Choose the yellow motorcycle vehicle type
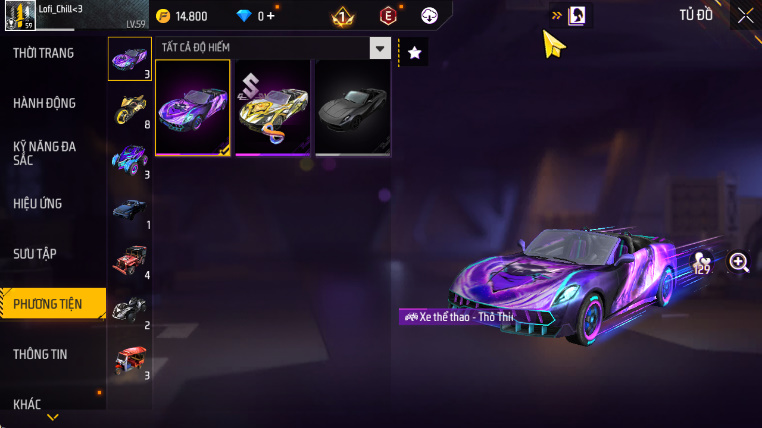Viewport: 762px width, 428px height. pos(128,108)
